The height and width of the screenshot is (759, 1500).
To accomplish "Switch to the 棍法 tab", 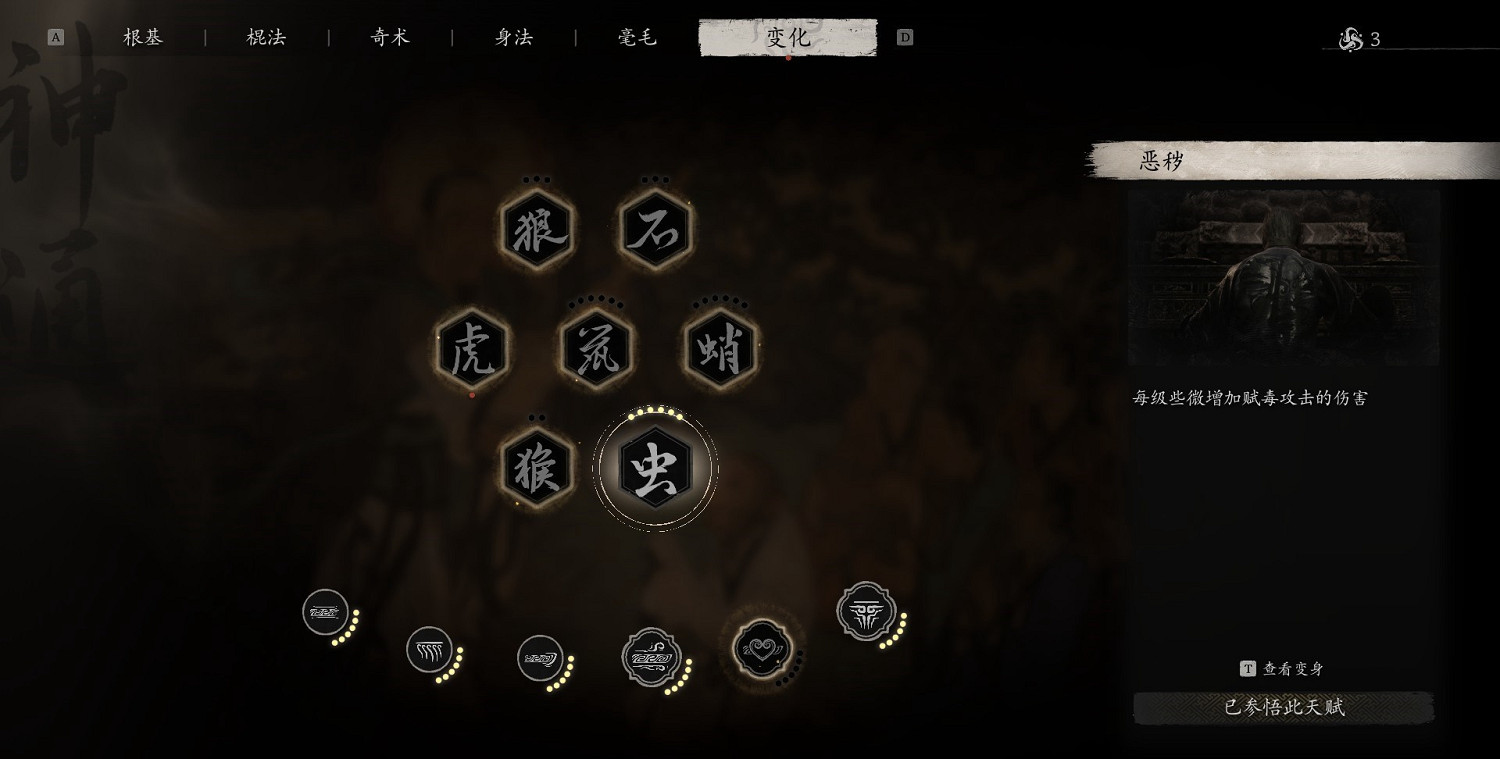I will coord(264,37).
